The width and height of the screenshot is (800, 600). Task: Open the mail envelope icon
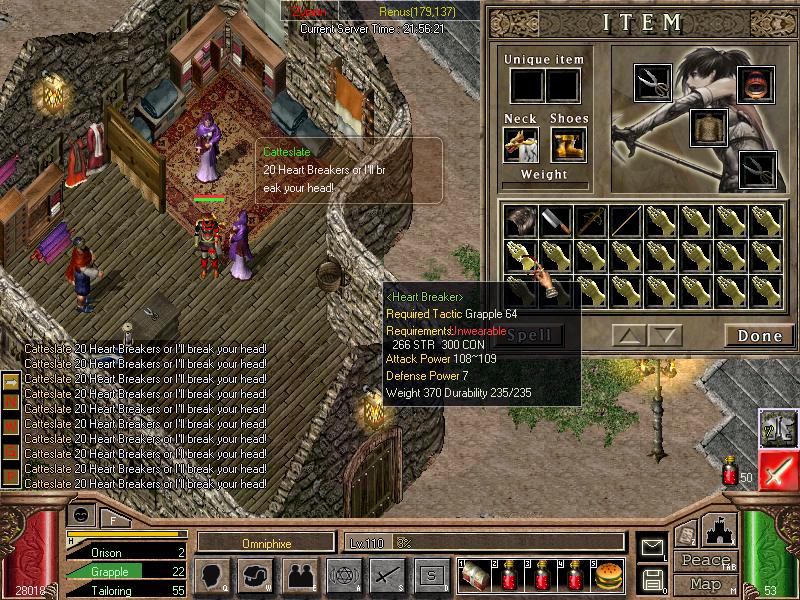(x=652, y=548)
